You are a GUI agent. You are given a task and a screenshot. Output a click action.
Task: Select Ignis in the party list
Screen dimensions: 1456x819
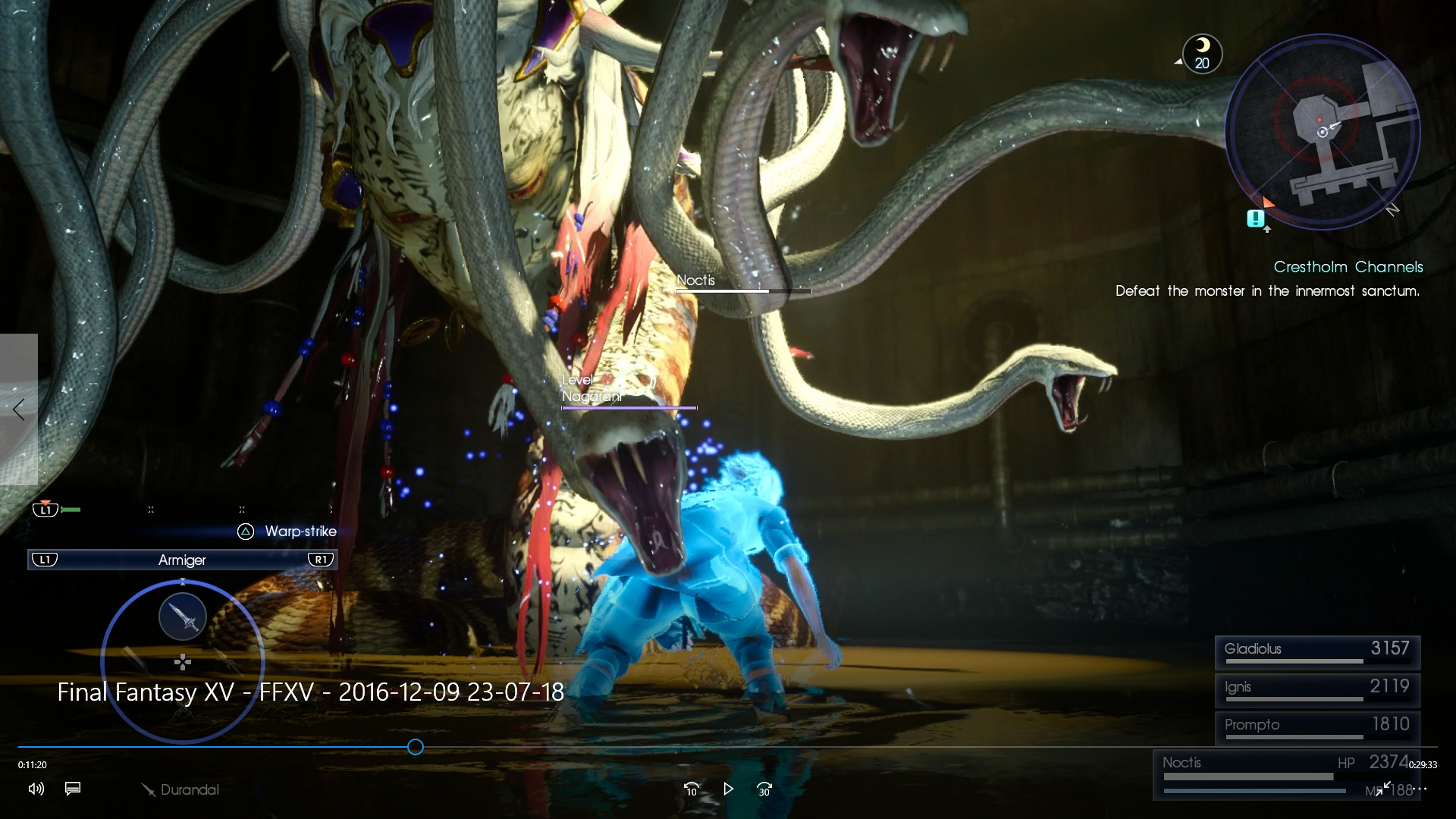coord(1317,689)
